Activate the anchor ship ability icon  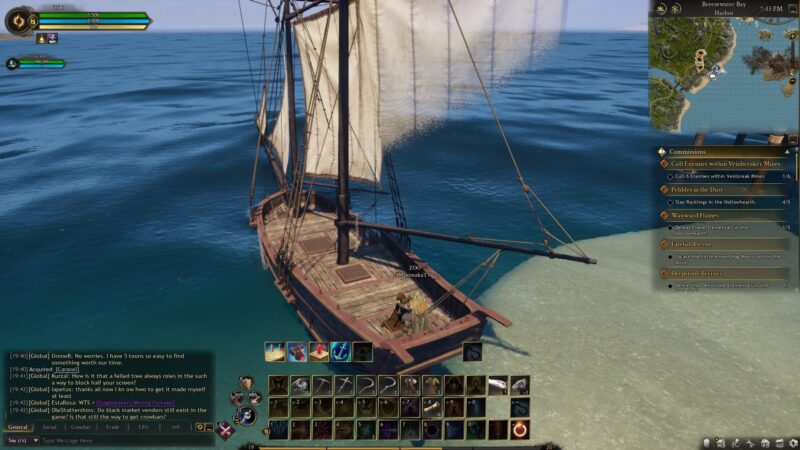340,352
